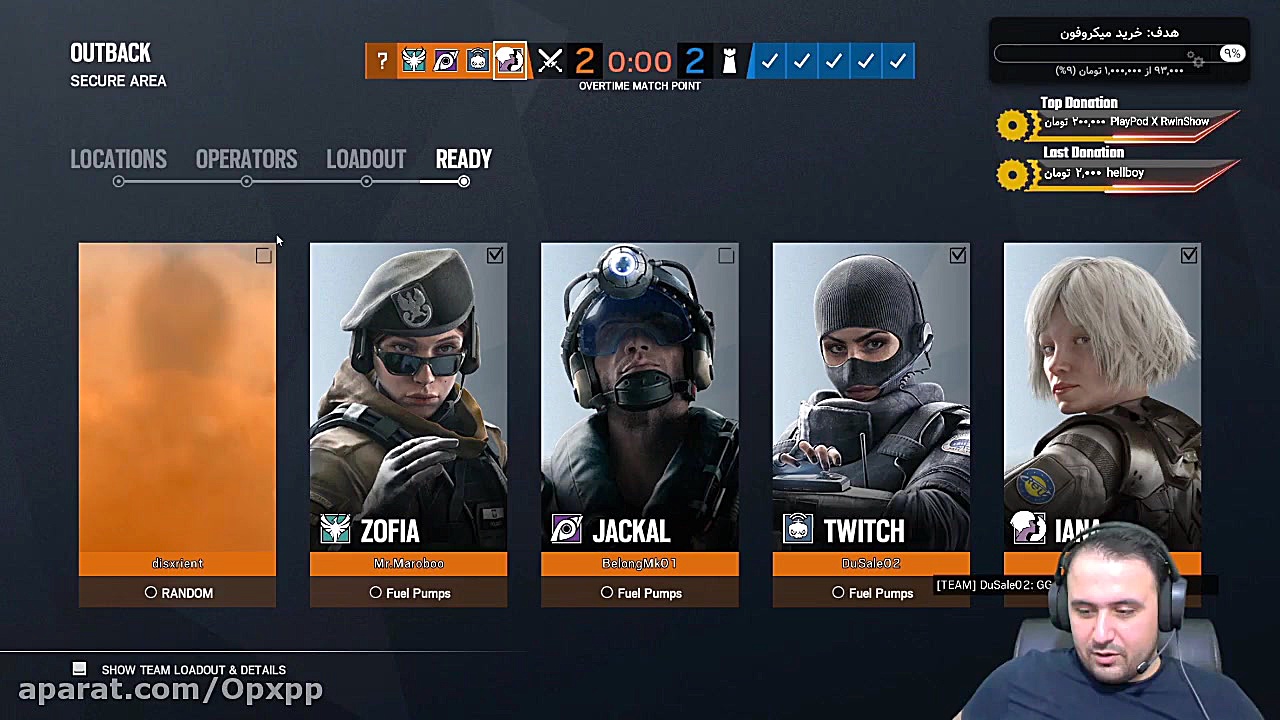Select the RANDOM option on disxrient's card
The image size is (1280, 720).
tap(177, 593)
